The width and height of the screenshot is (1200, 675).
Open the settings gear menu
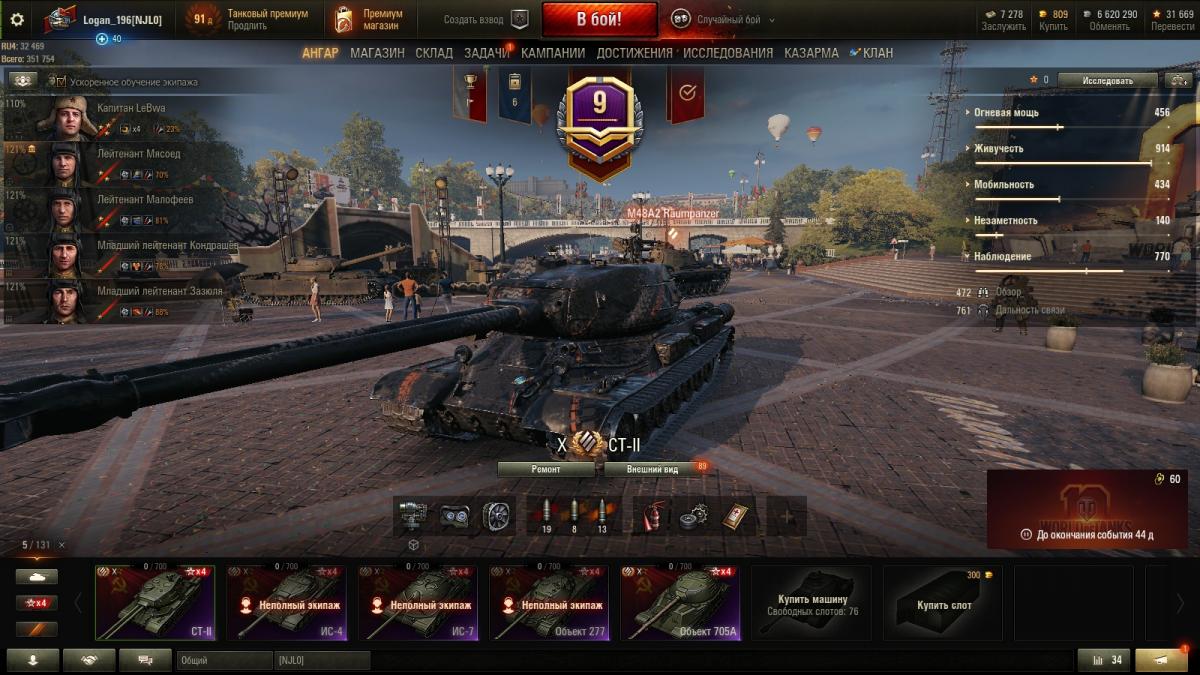(x=16, y=19)
